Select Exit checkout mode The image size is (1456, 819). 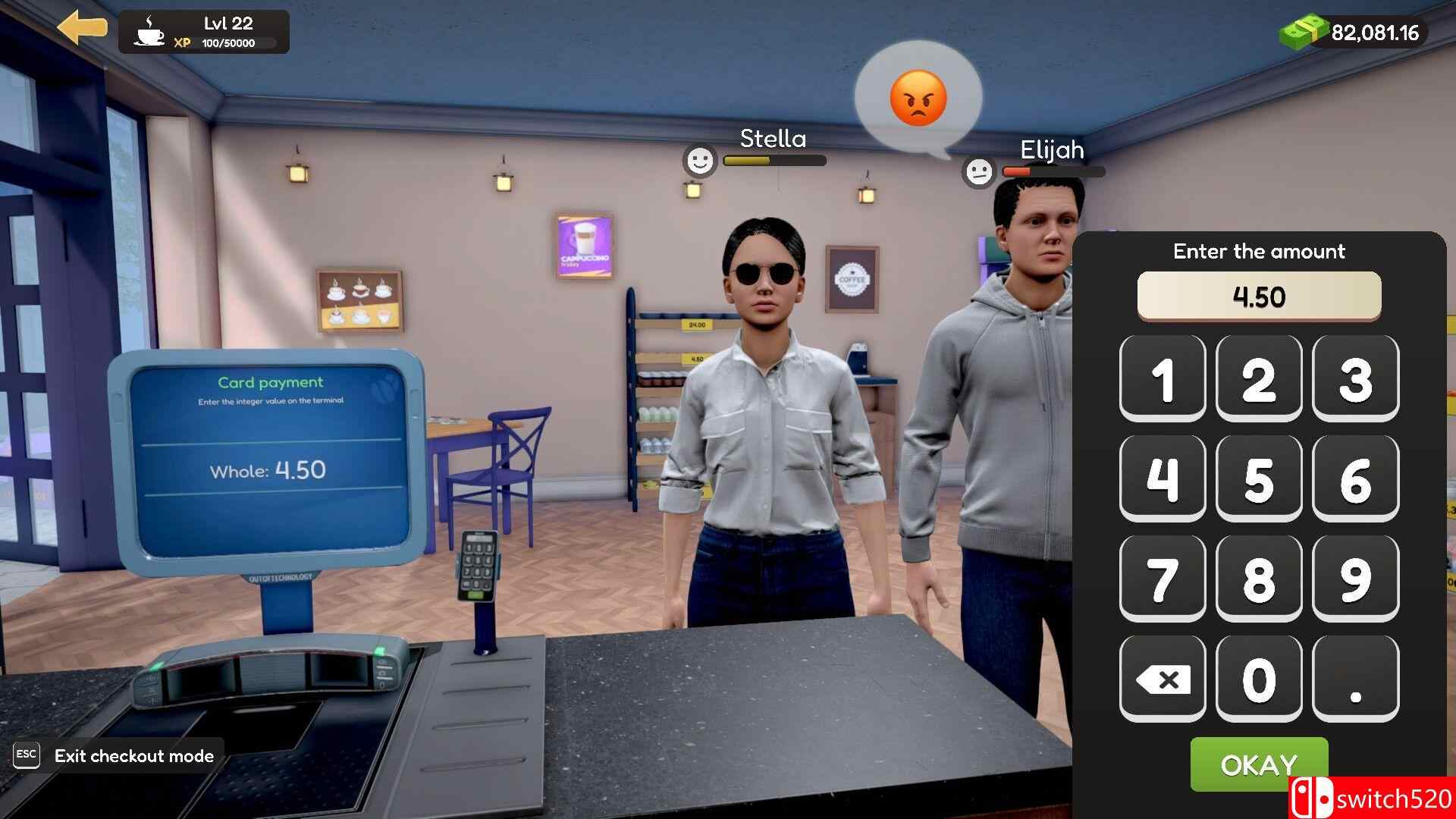(133, 755)
